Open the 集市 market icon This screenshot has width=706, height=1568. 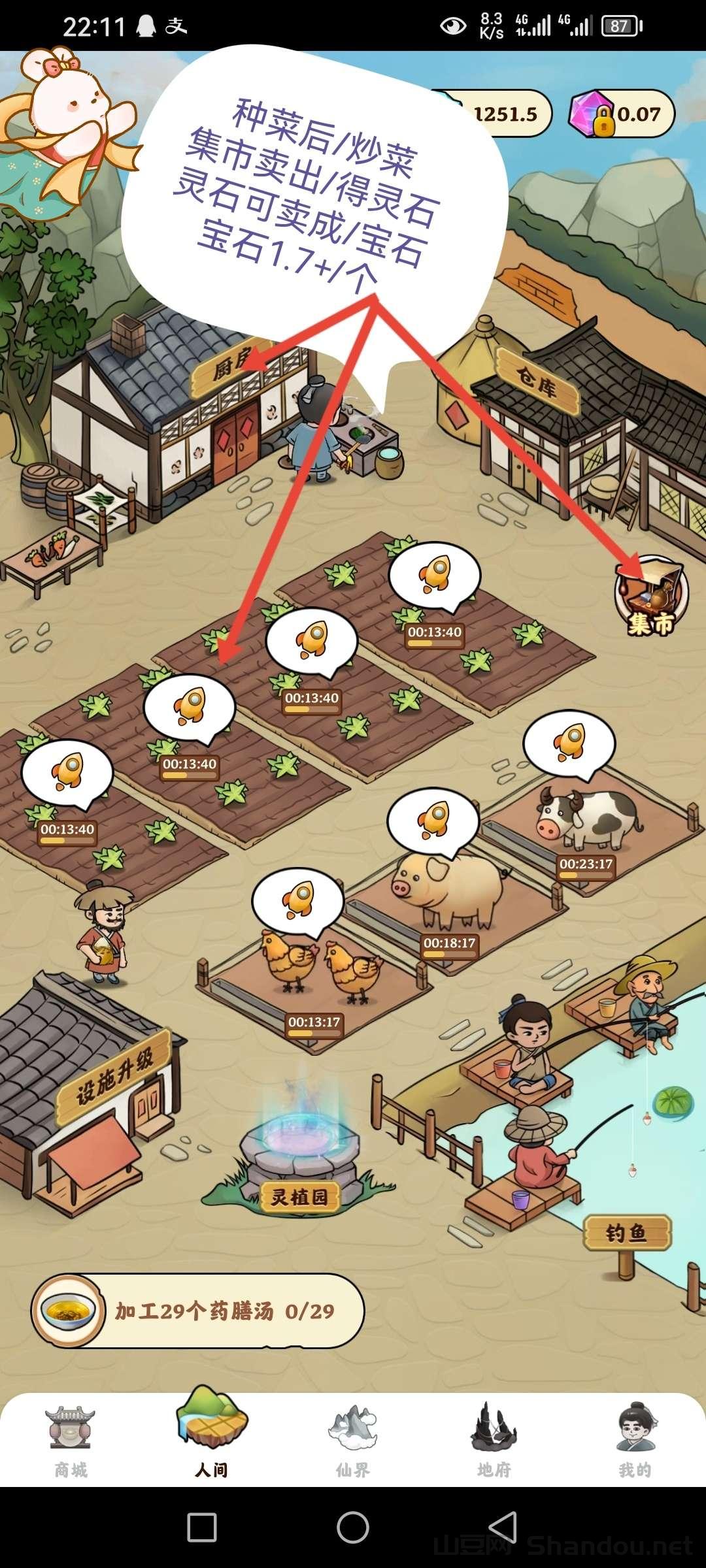point(651,596)
